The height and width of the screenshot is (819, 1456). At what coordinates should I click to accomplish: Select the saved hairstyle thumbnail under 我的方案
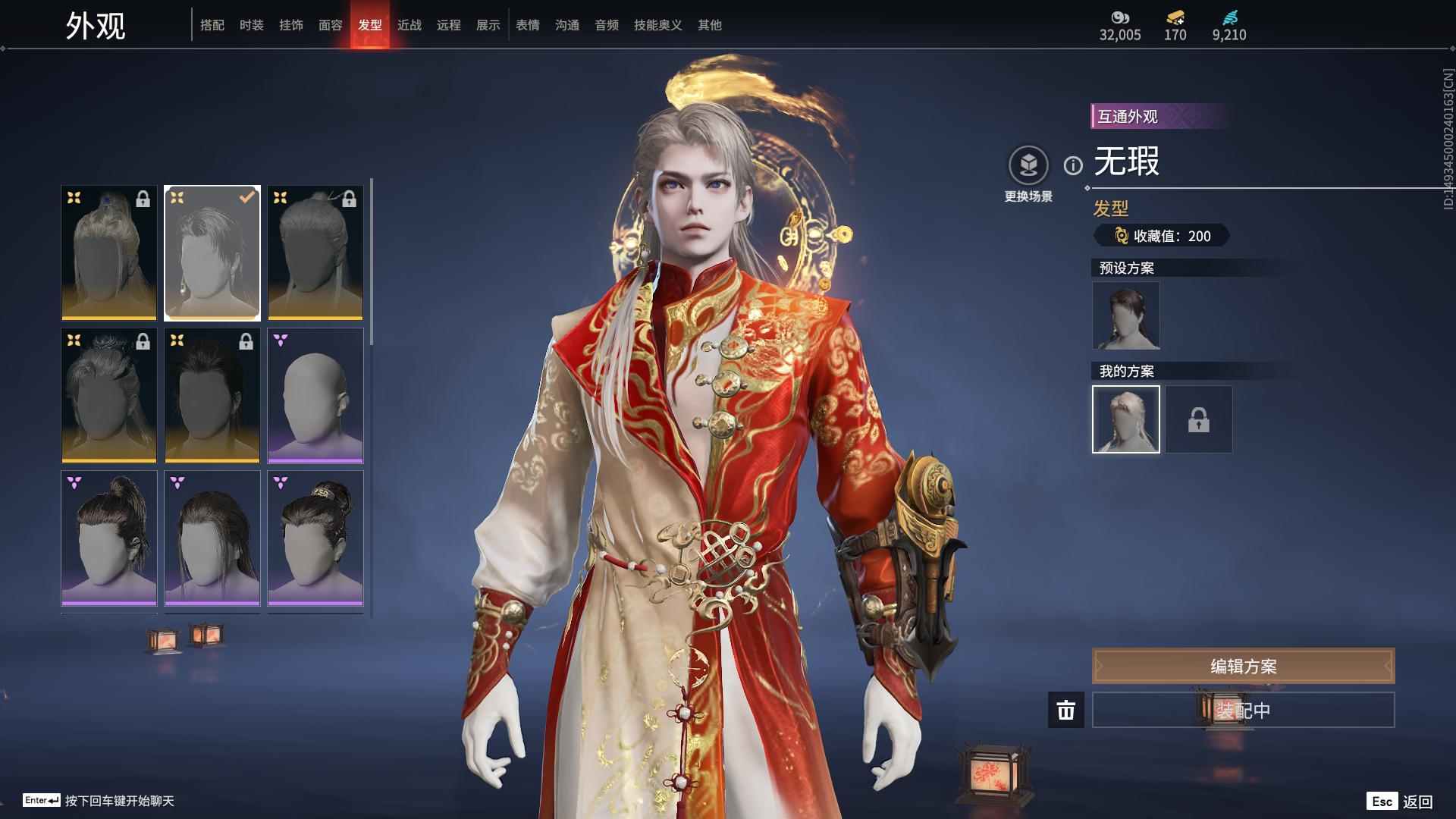click(x=1125, y=419)
